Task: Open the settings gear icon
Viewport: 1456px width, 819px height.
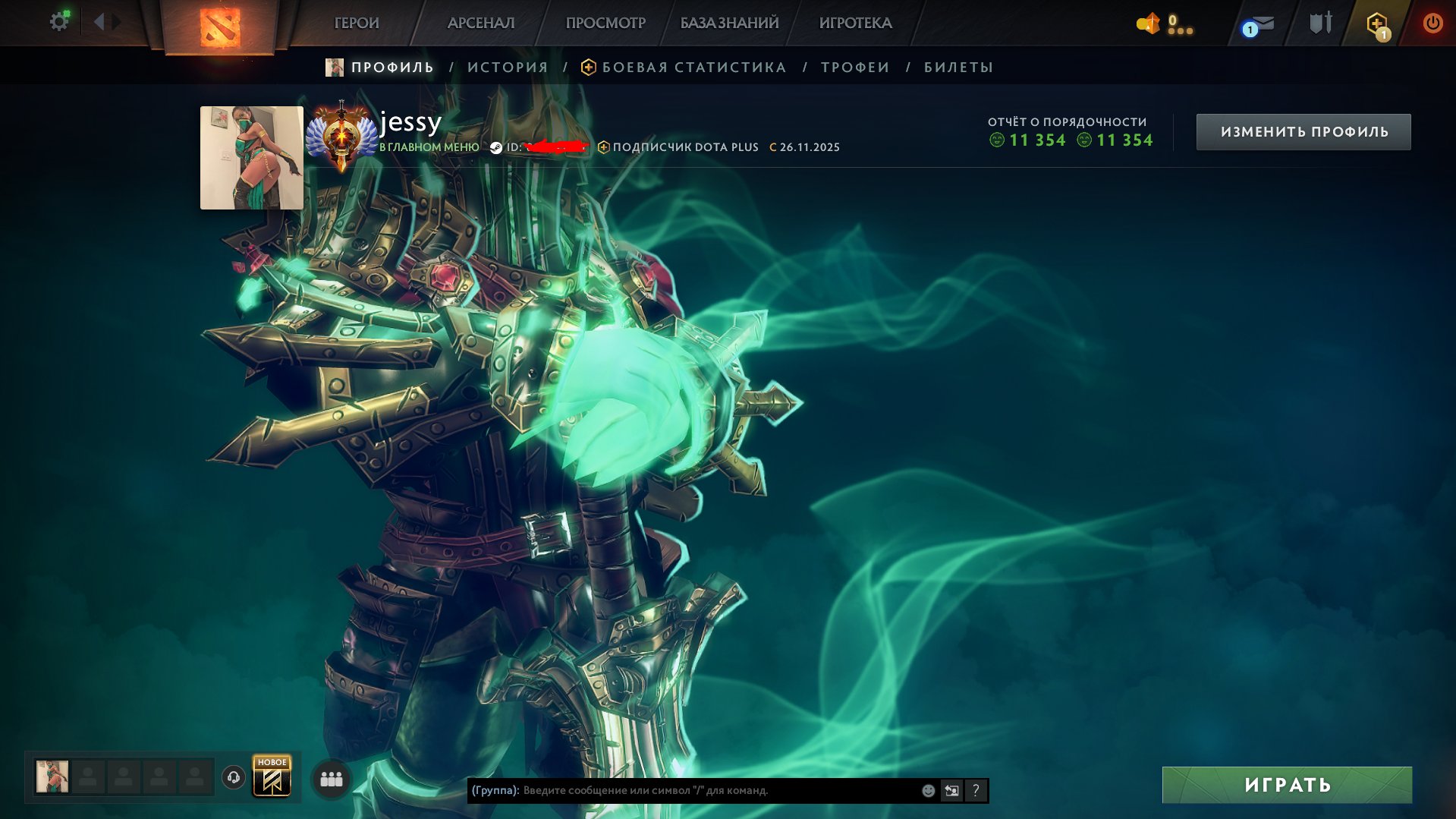Action: (59, 21)
